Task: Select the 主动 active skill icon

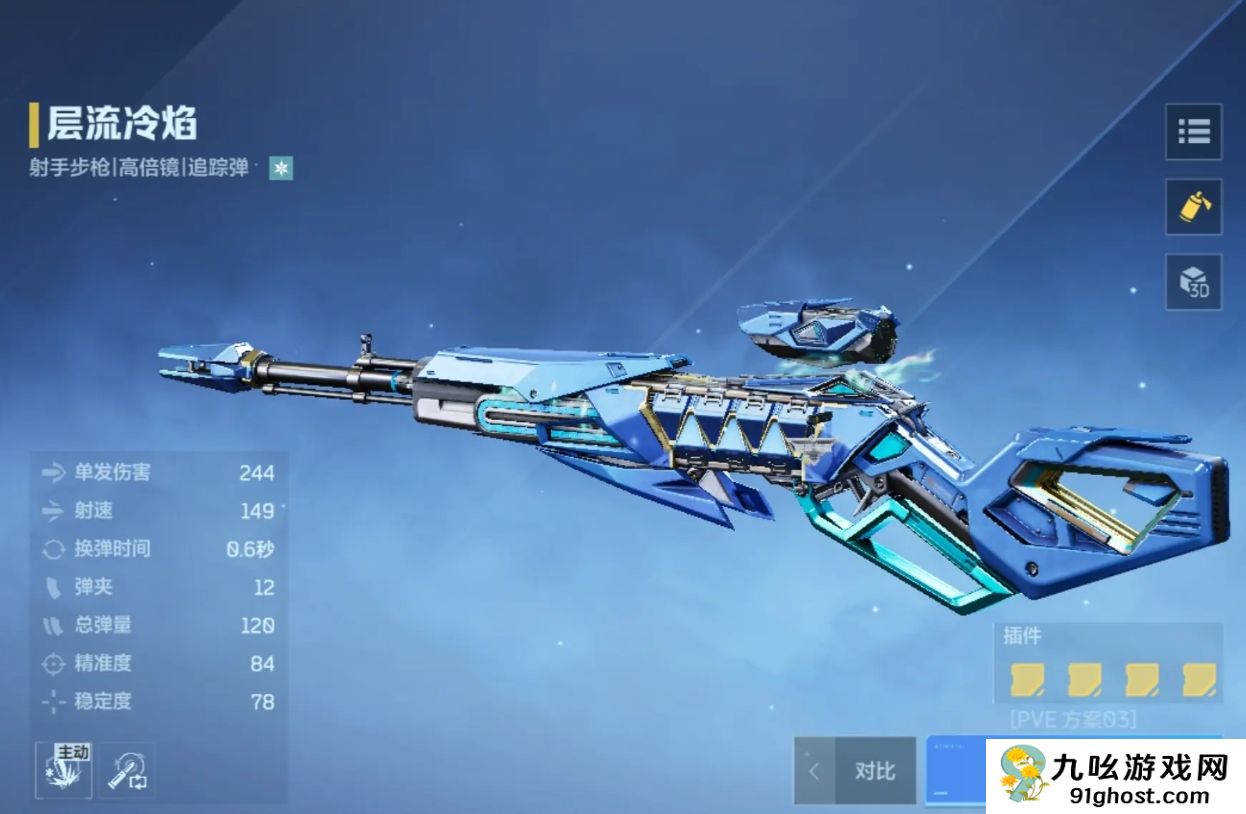Action: [64, 770]
